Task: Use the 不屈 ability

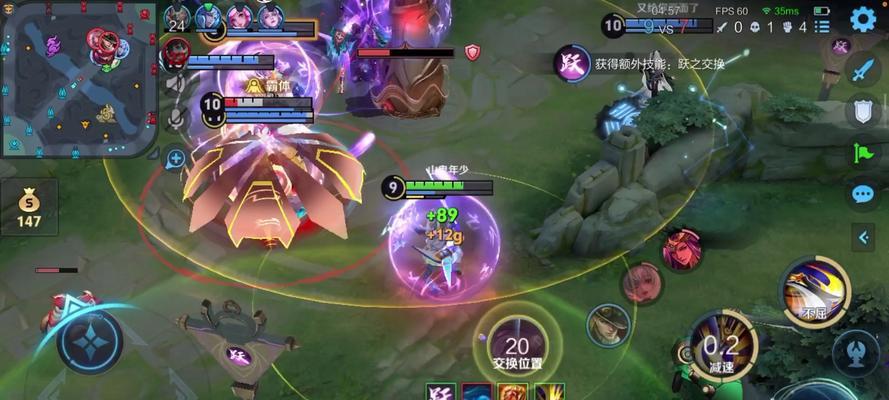Action: [x=814, y=294]
